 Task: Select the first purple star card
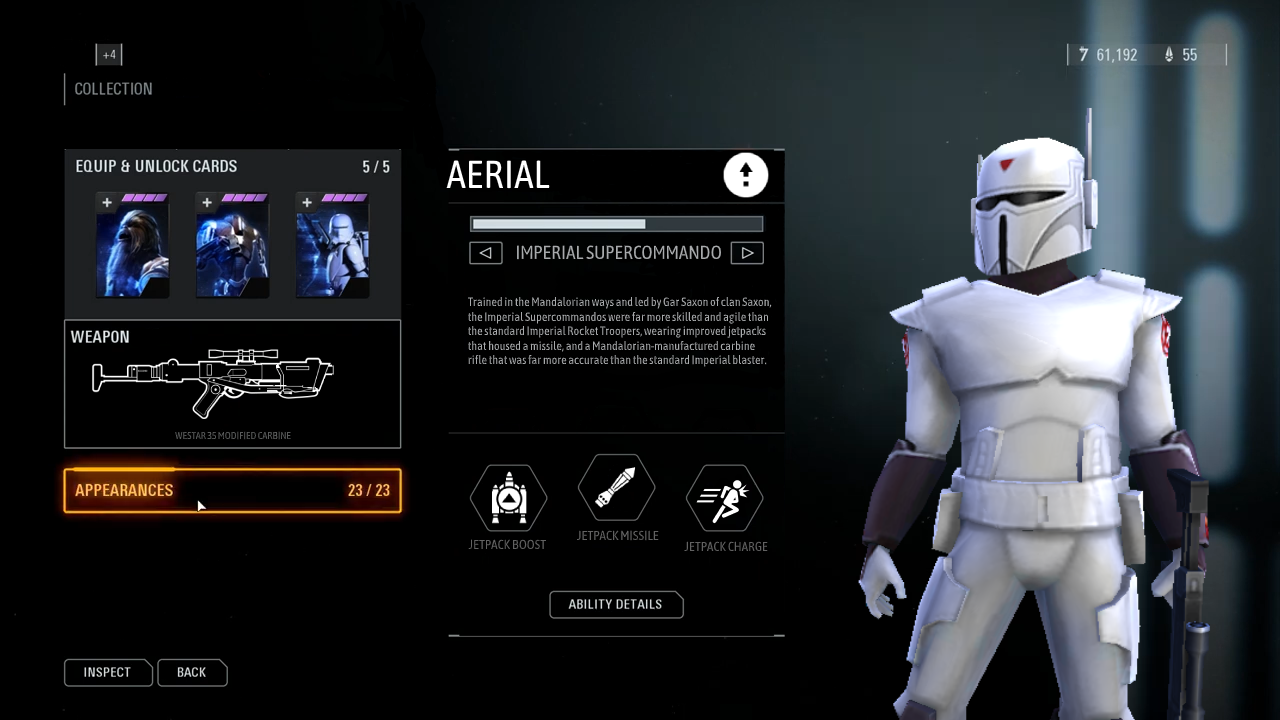pos(132,244)
